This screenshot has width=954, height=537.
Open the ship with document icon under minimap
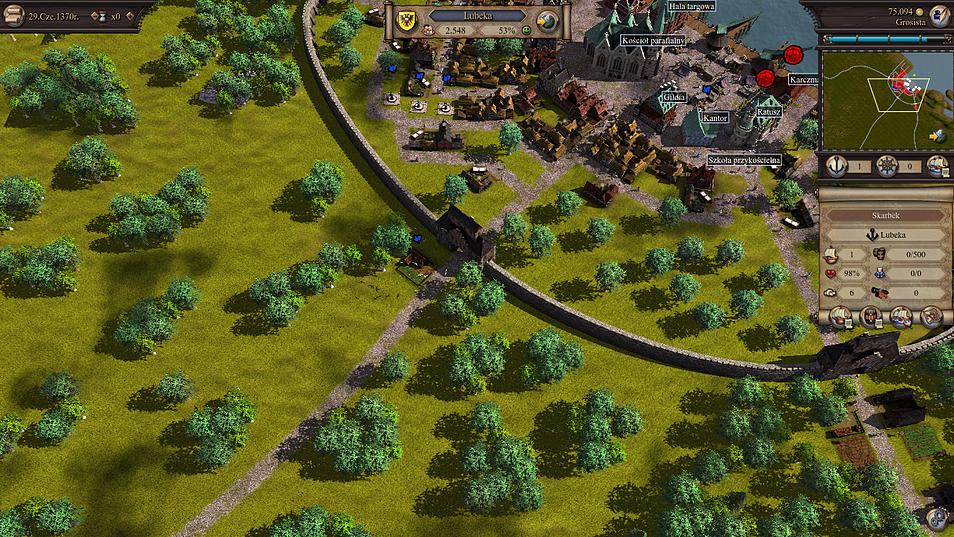937,166
